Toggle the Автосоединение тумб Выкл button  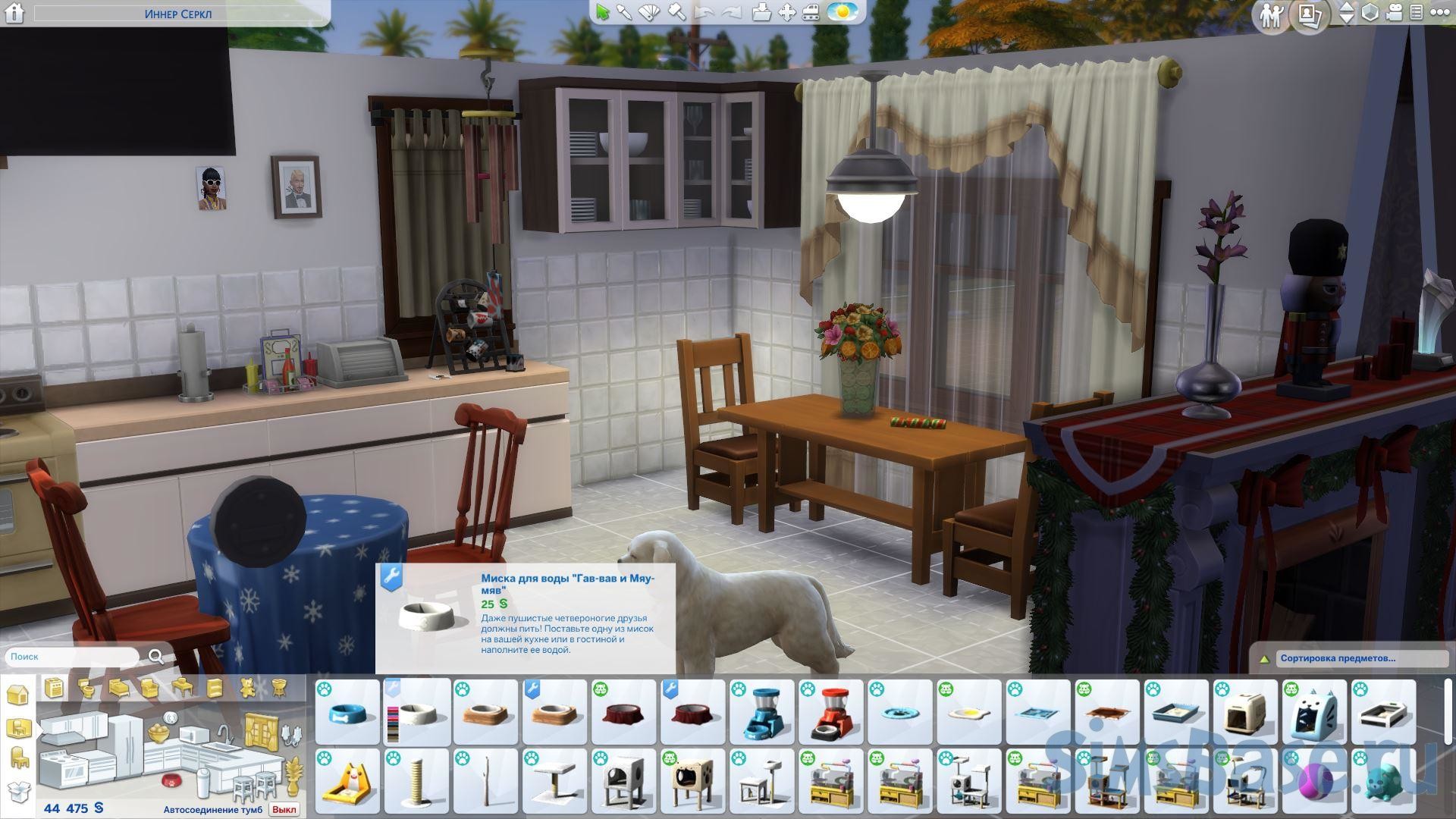[x=284, y=809]
